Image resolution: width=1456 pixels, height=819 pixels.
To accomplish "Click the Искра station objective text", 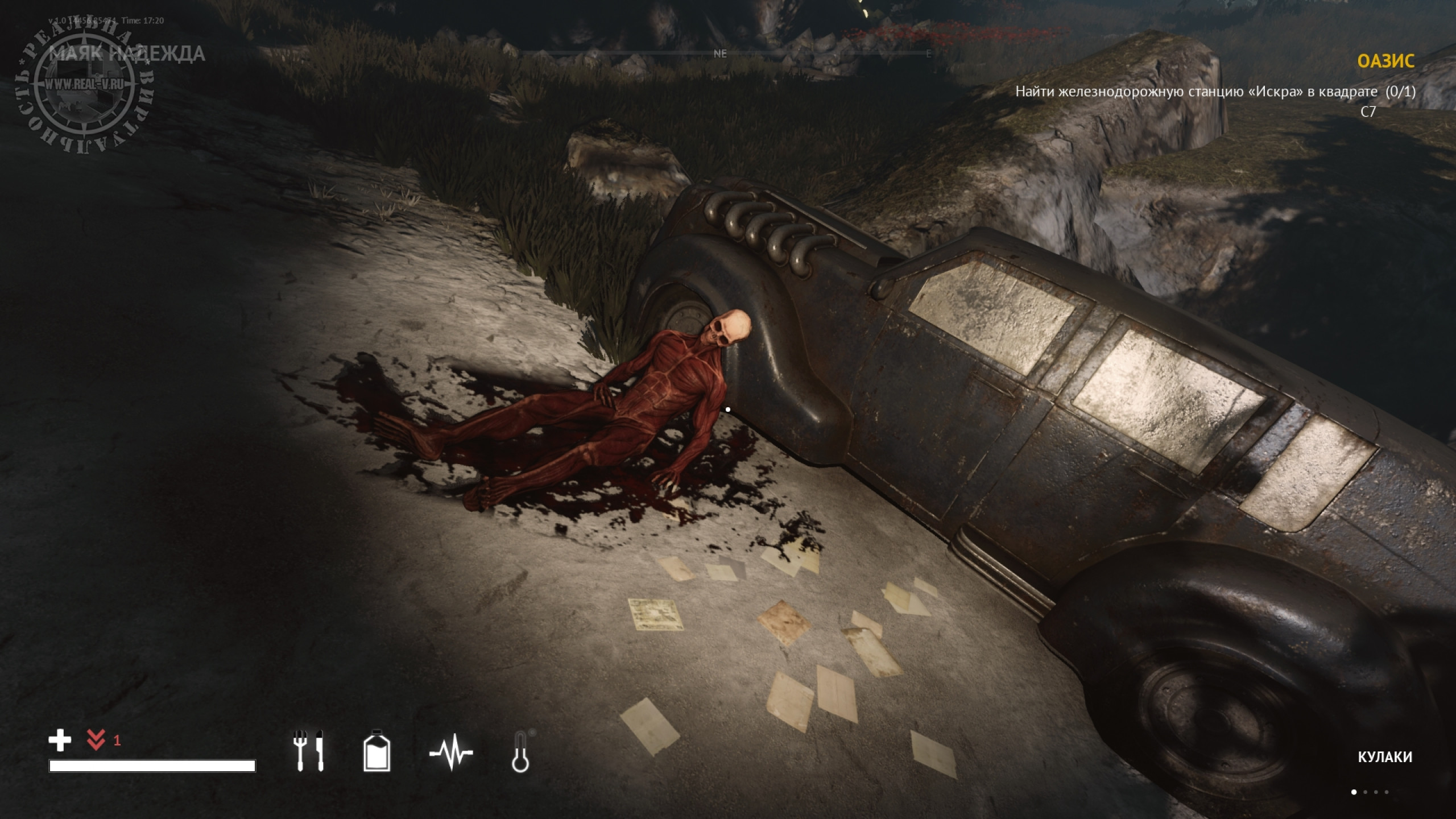I will [1215, 92].
